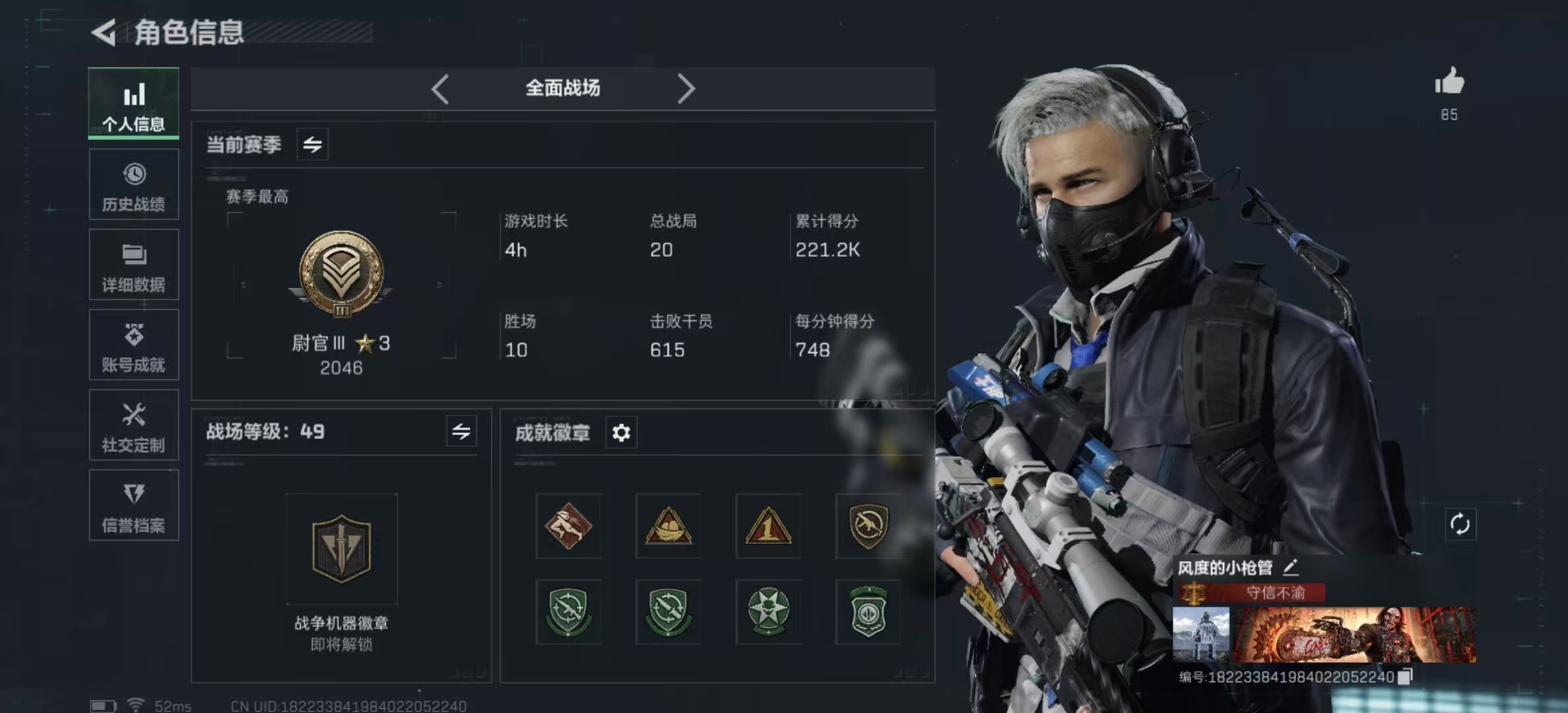
Task: Go back using the arrow beside 角色信息
Action: click(x=104, y=32)
